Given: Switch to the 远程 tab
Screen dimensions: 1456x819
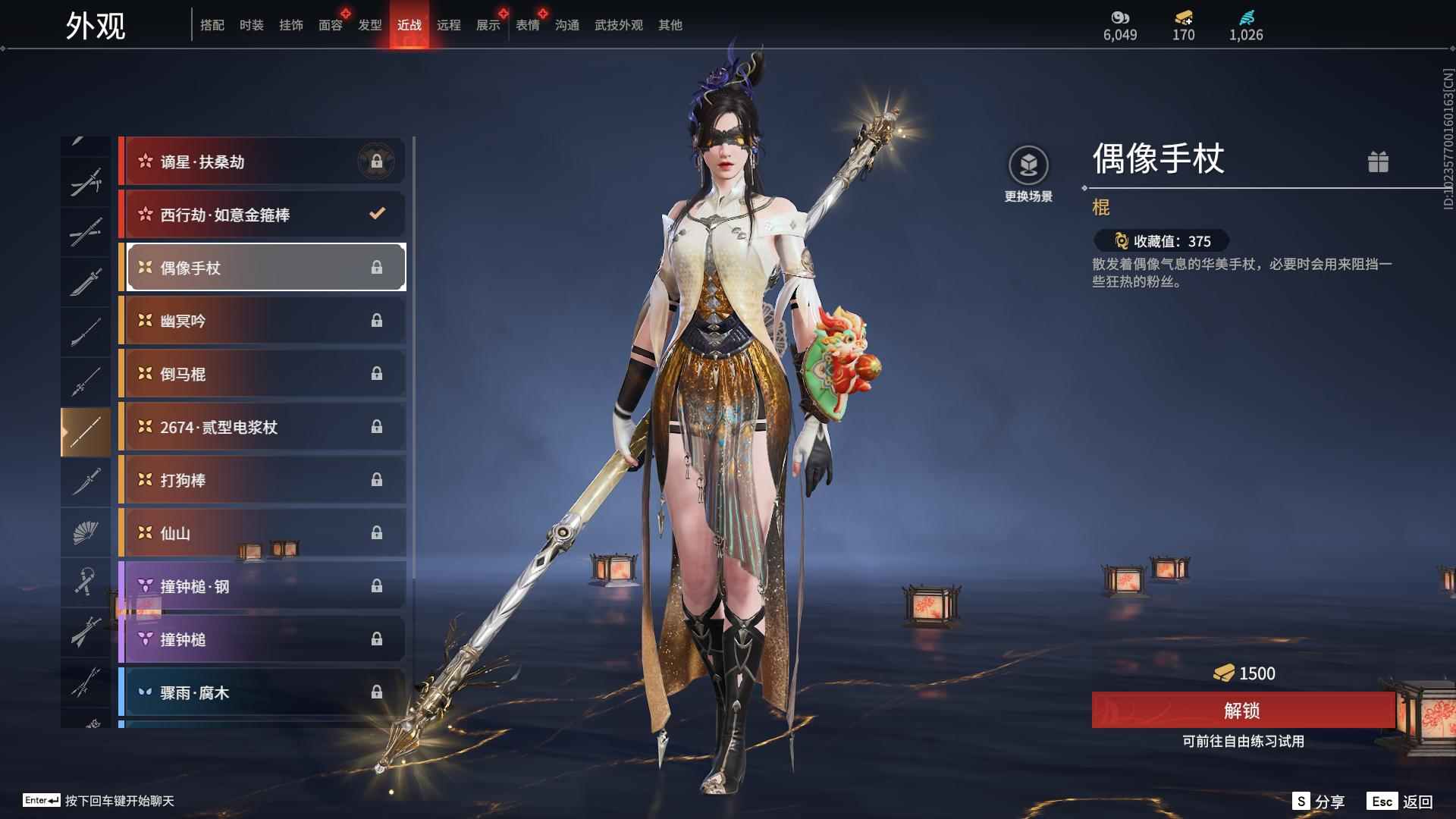Looking at the screenshot, I should pos(450,24).
